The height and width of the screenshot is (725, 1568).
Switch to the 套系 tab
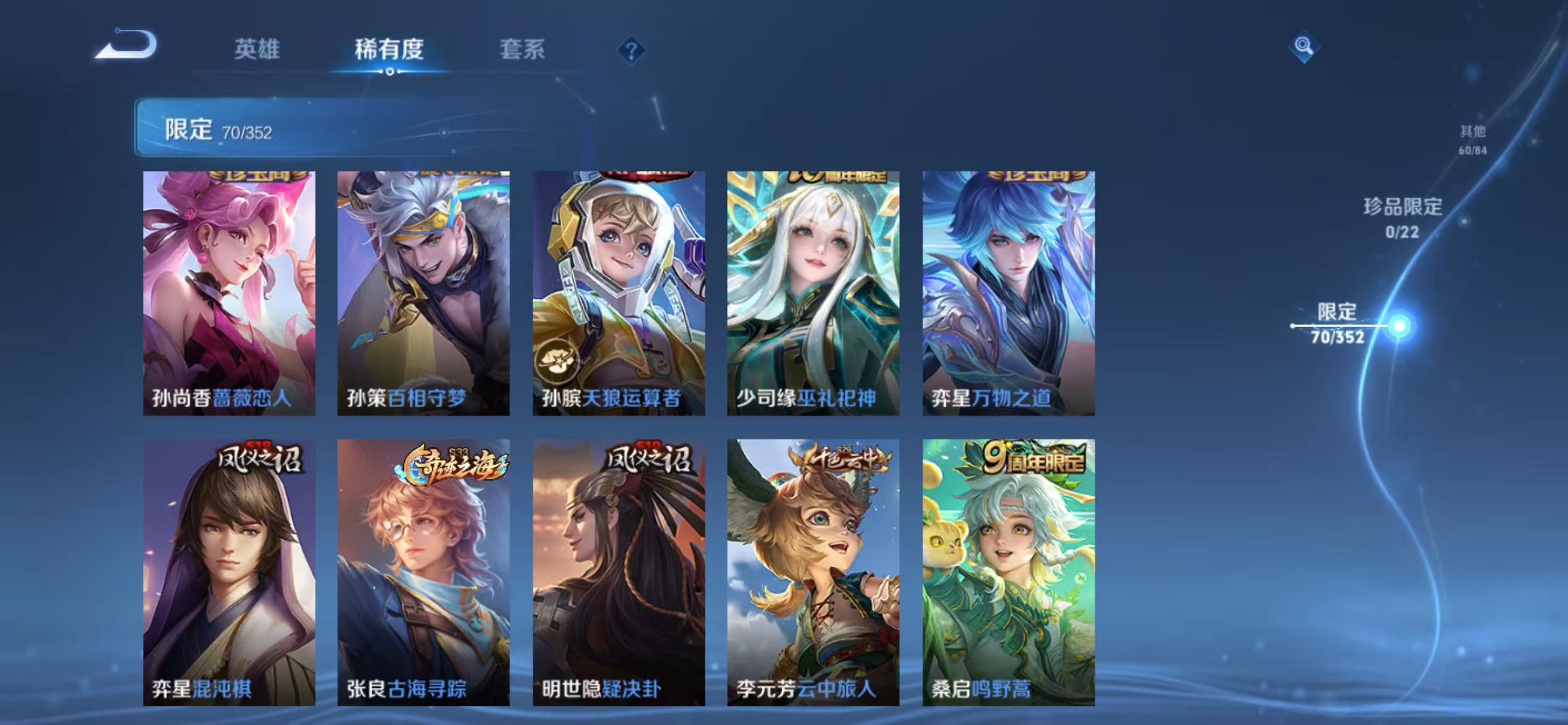[523, 50]
